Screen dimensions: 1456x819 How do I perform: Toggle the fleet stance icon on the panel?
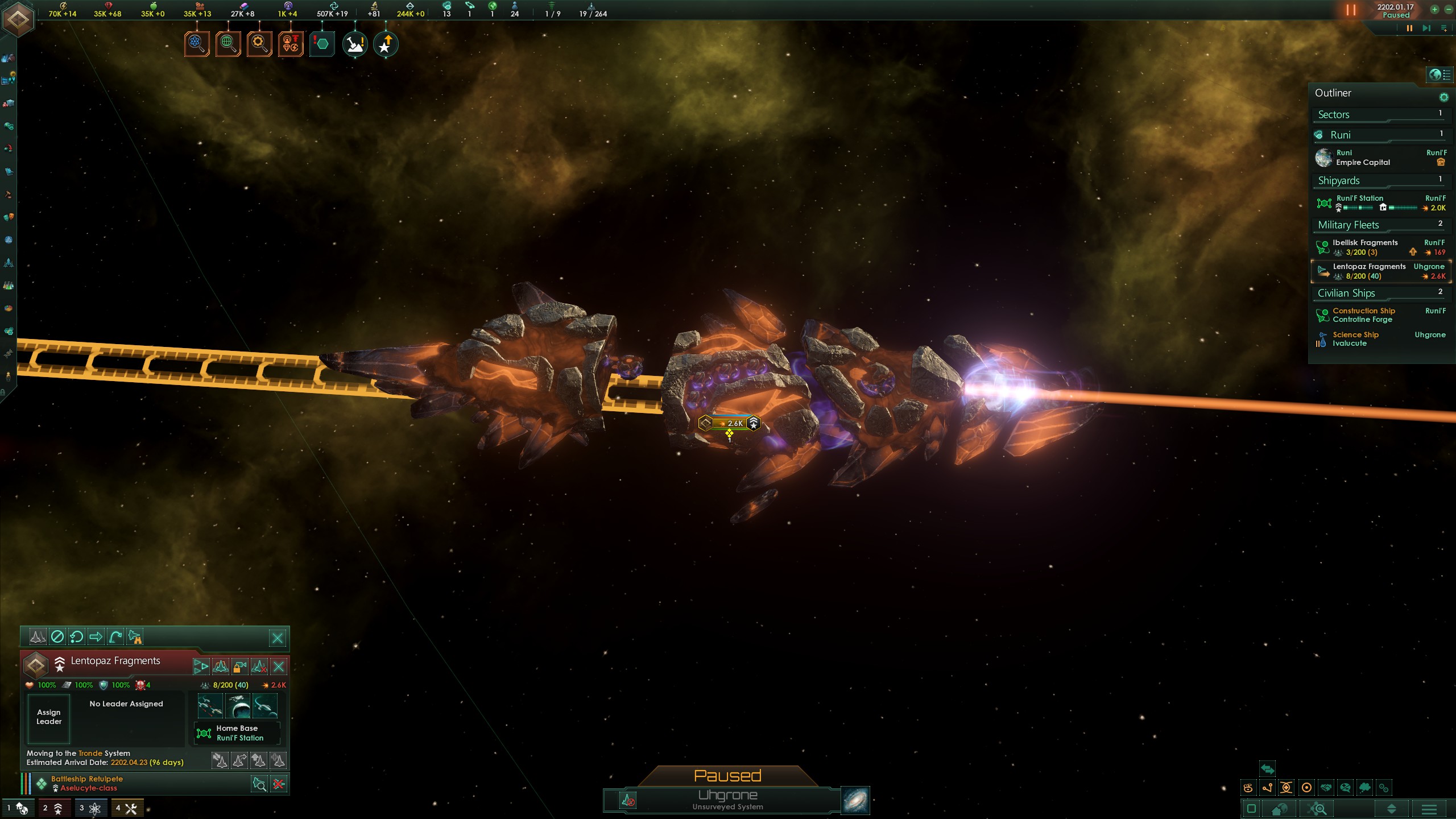[38, 638]
